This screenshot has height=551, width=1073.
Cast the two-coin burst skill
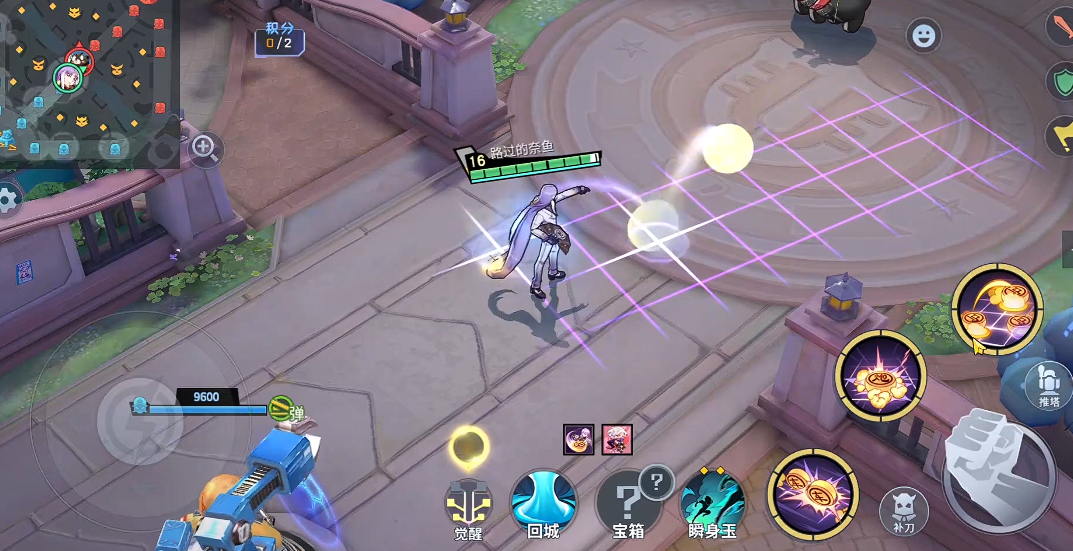point(812,493)
